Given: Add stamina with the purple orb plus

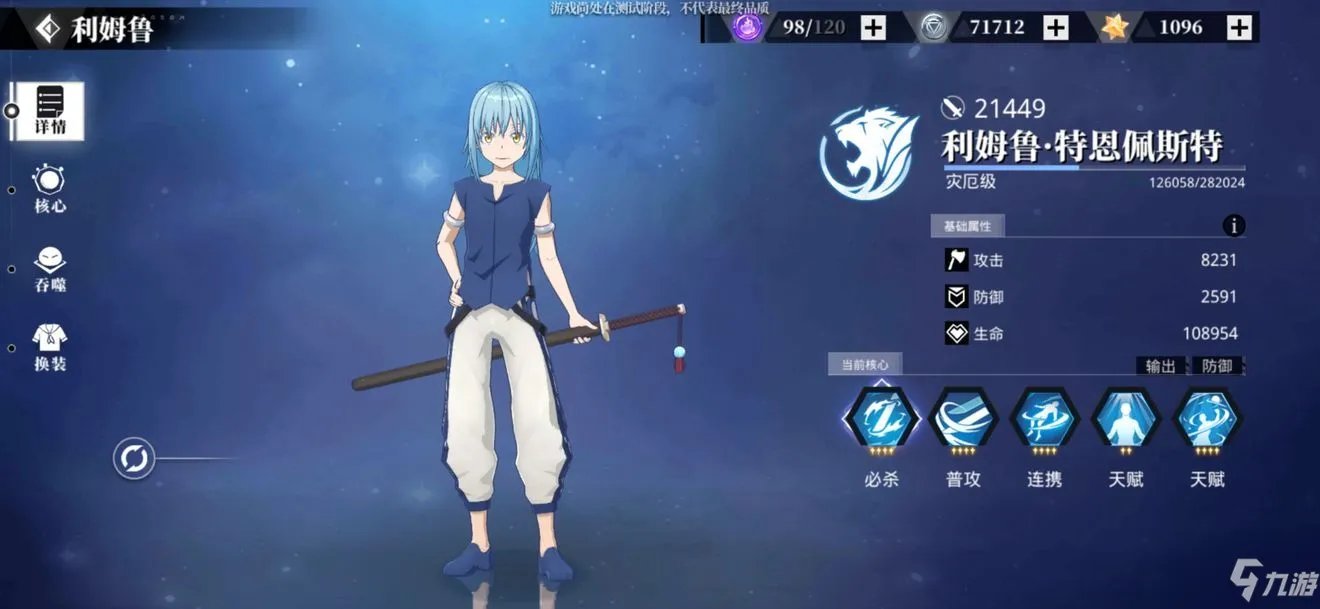Looking at the screenshot, I should (x=873, y=28).
